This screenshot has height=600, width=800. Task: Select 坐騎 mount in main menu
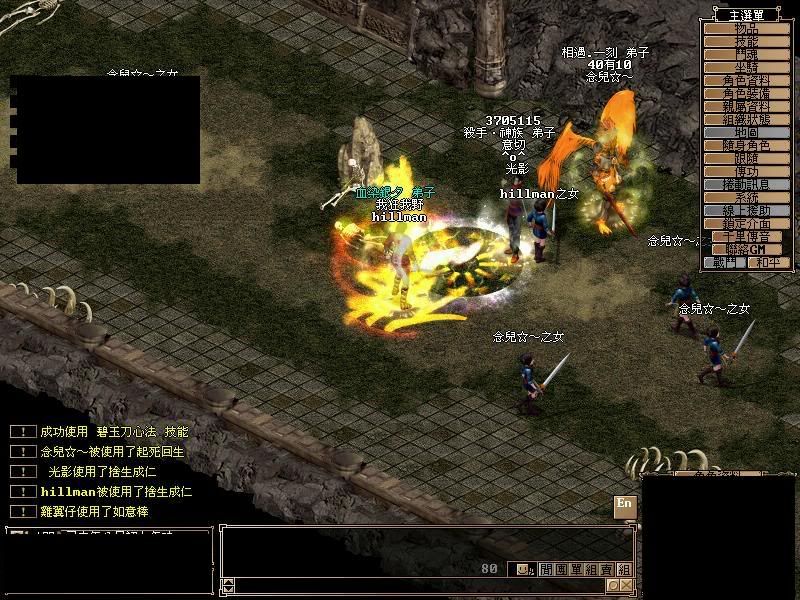click(x=746, y=67)
